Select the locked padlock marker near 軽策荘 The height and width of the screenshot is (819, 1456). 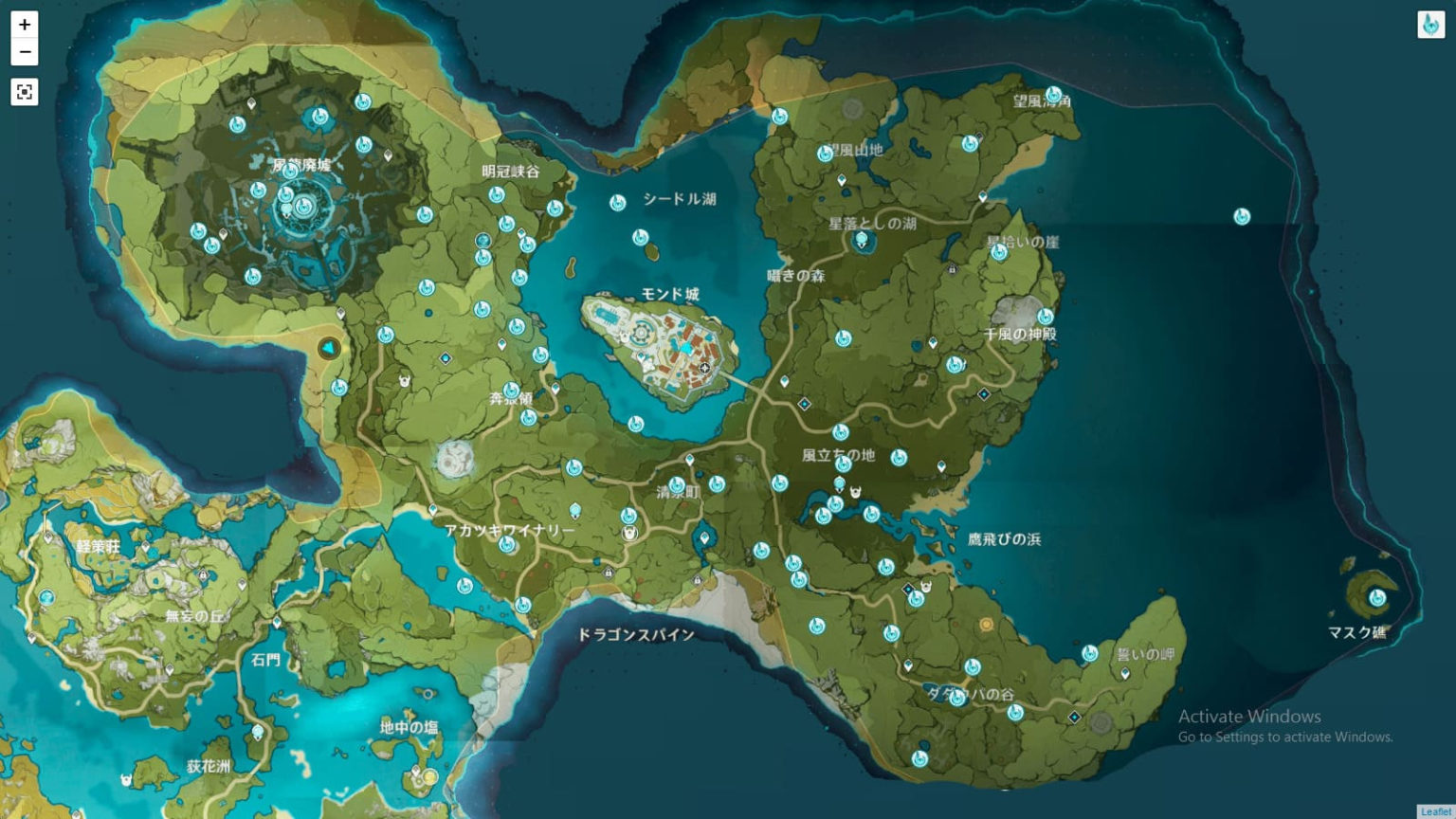click(x=204, y=576)
